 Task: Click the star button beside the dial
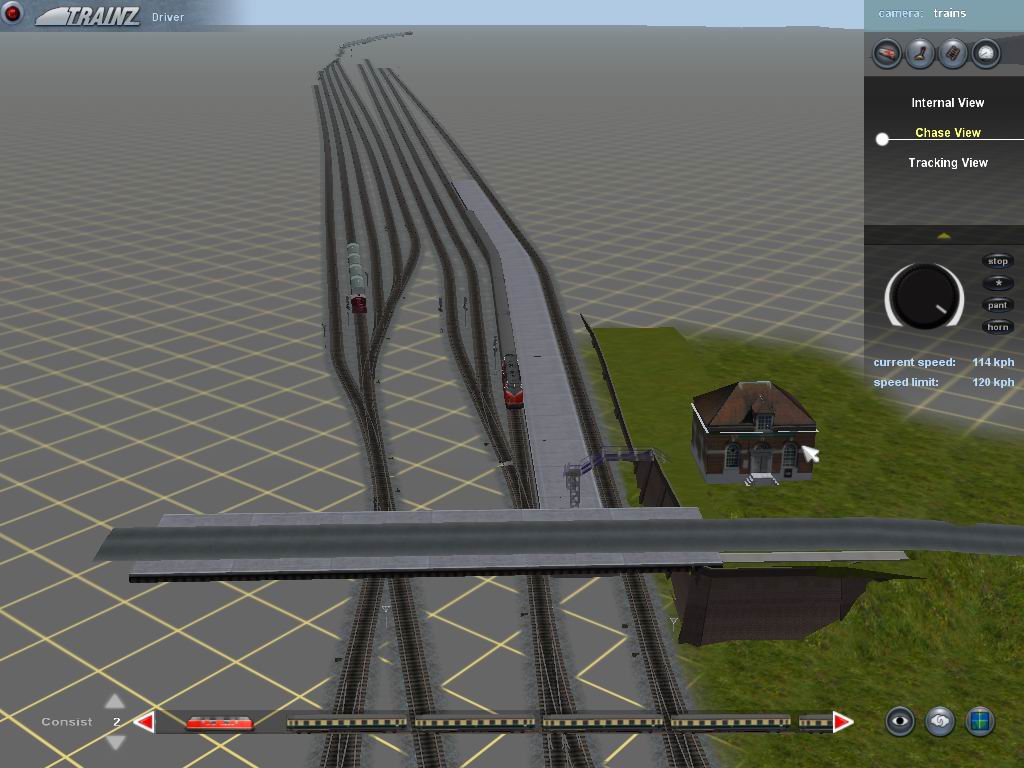(998, 283)
